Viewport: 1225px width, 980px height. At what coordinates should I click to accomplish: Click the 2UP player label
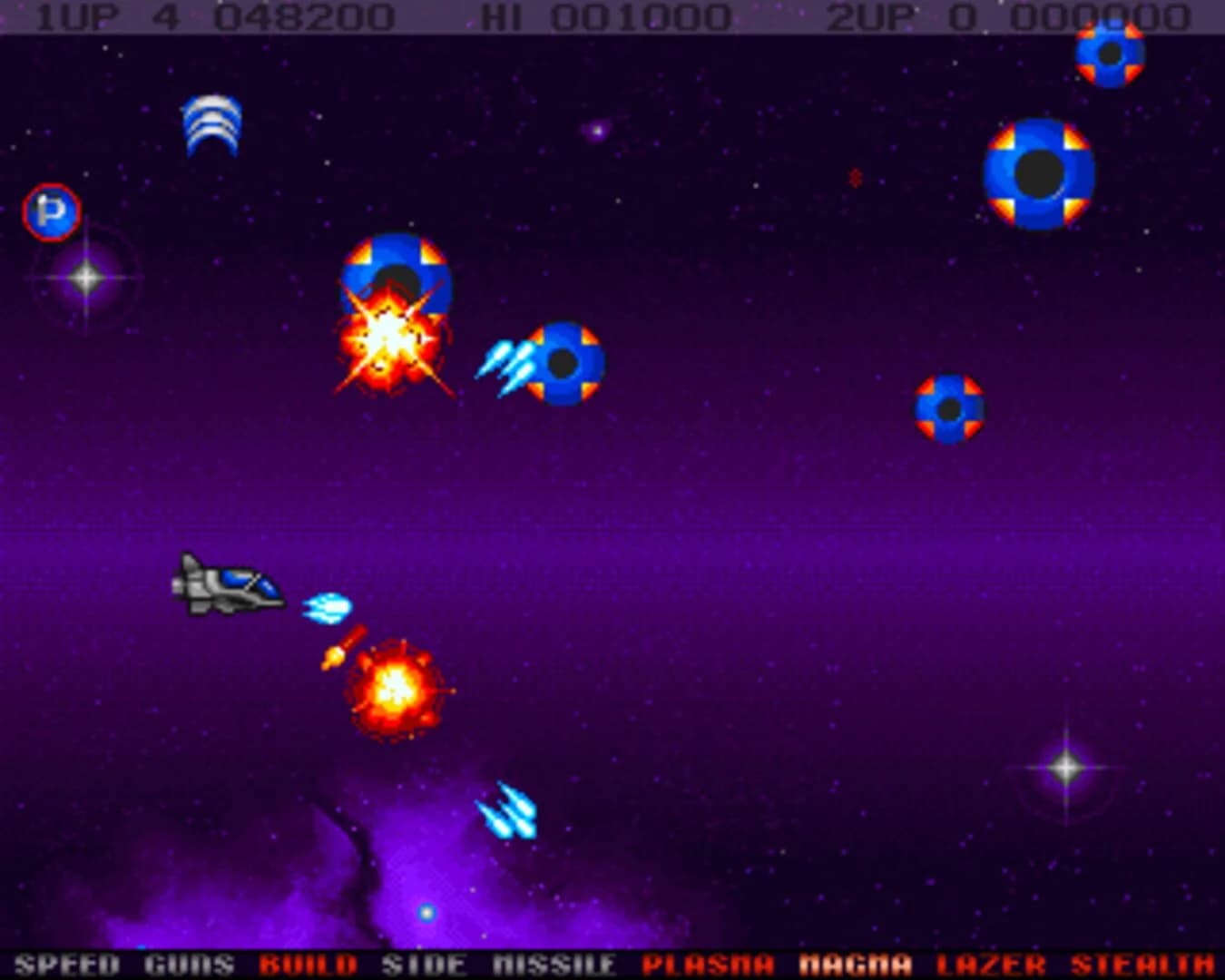866,14
